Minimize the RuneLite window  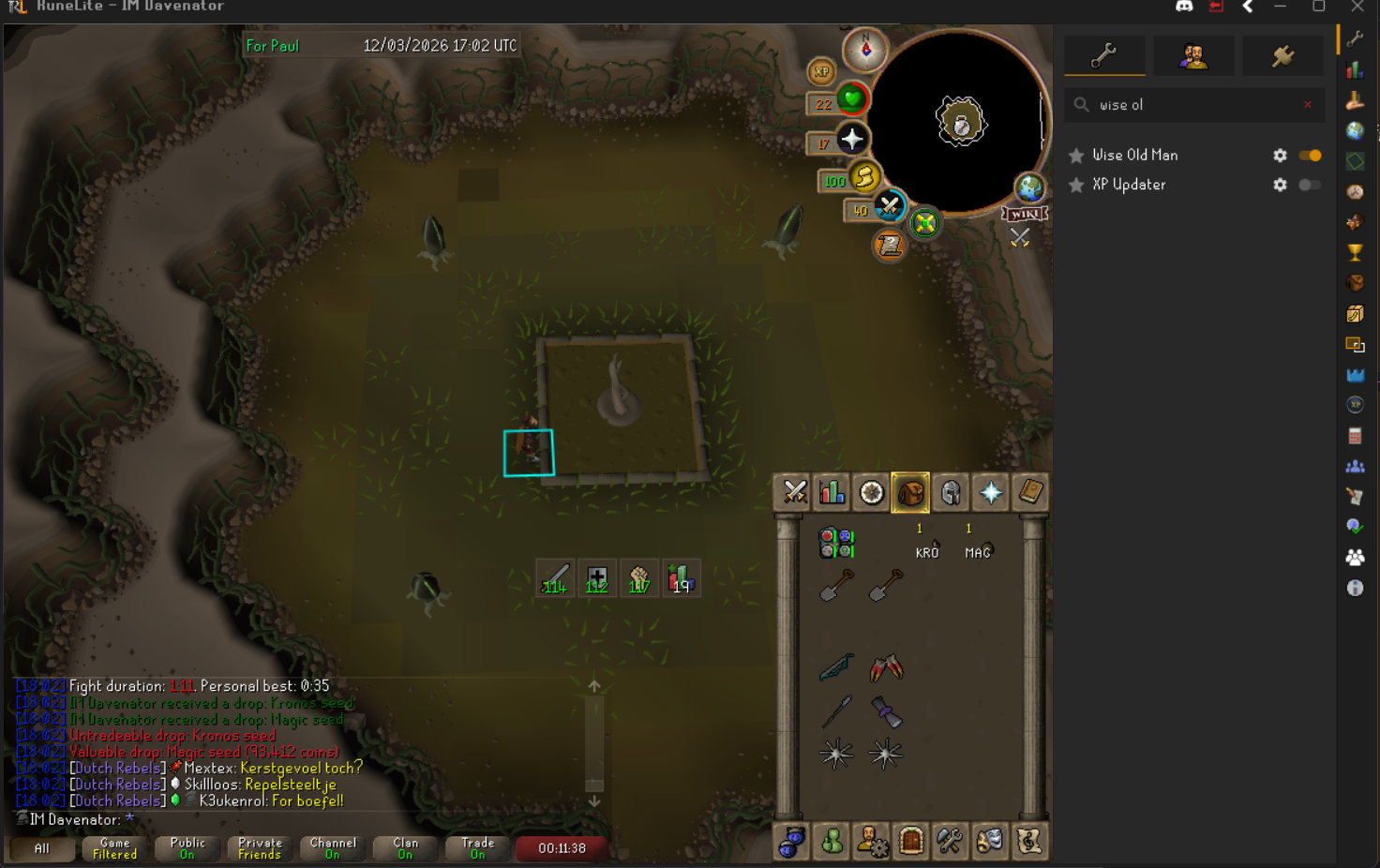pyautogui.click(x=1280, y=7)
